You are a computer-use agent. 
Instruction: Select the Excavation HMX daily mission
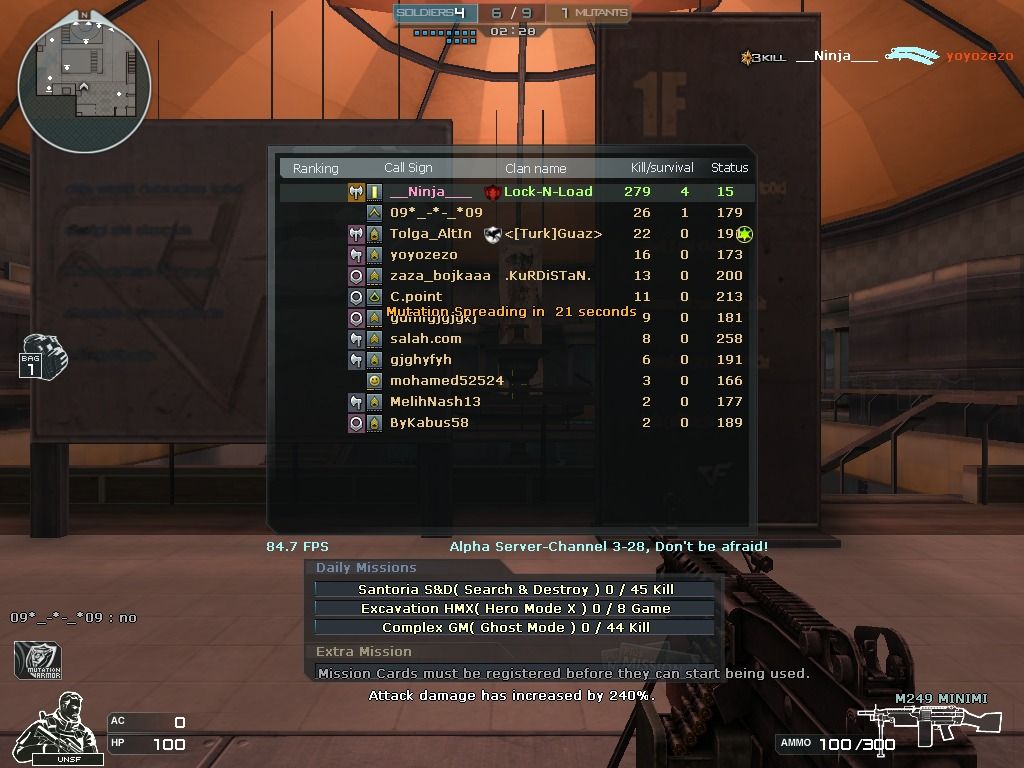coord(515,608)
